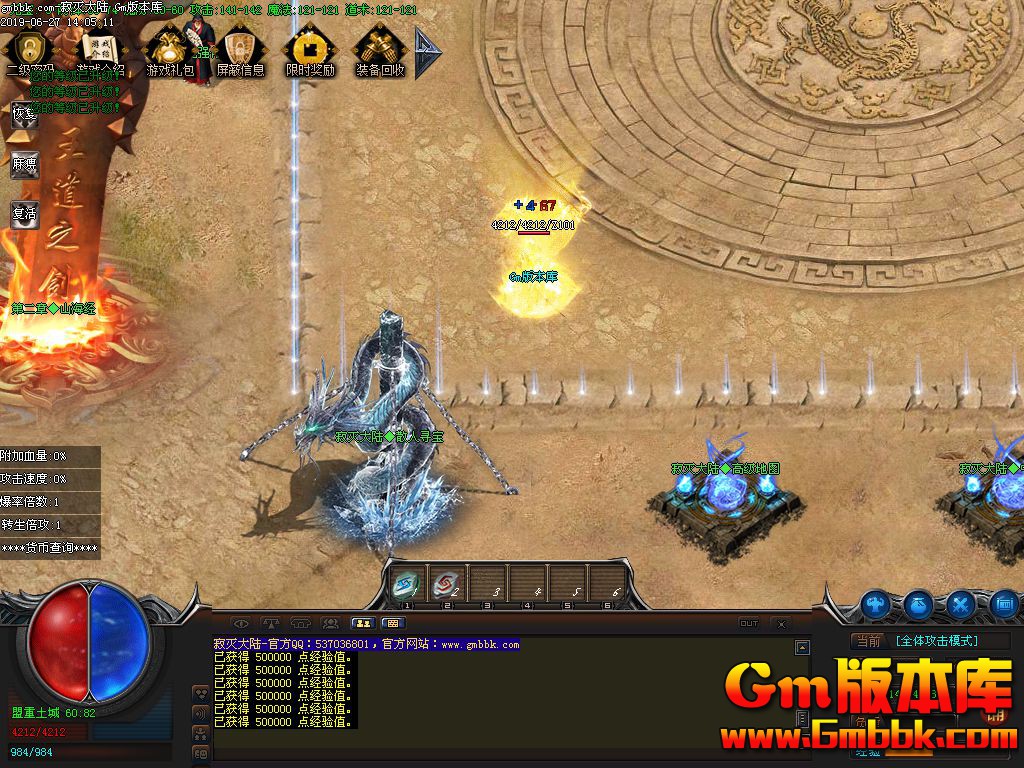Toggle the 屏蔽信息 shield icon

[x=240, y=49]
